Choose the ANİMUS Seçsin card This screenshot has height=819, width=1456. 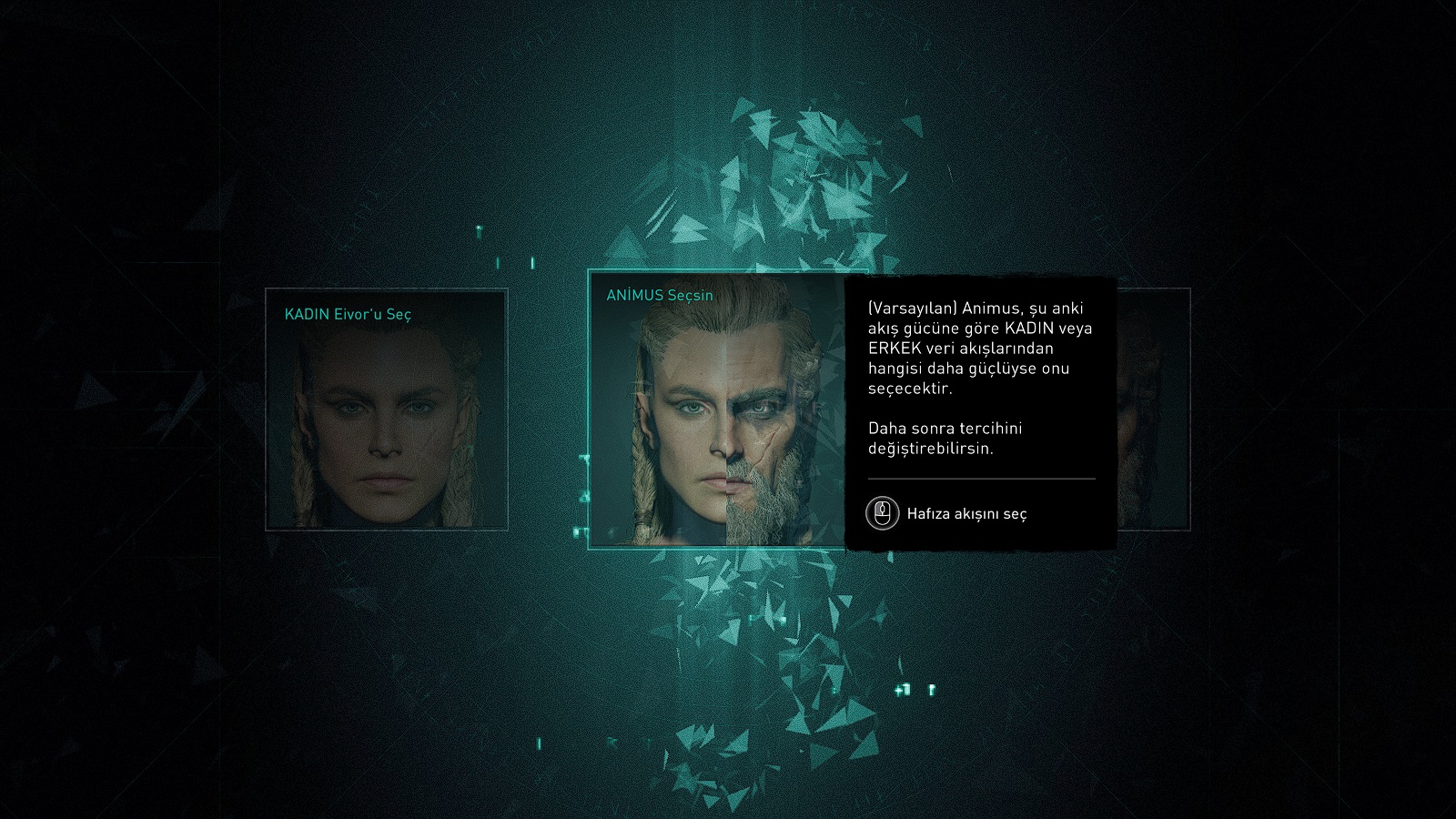coord(717,409)
